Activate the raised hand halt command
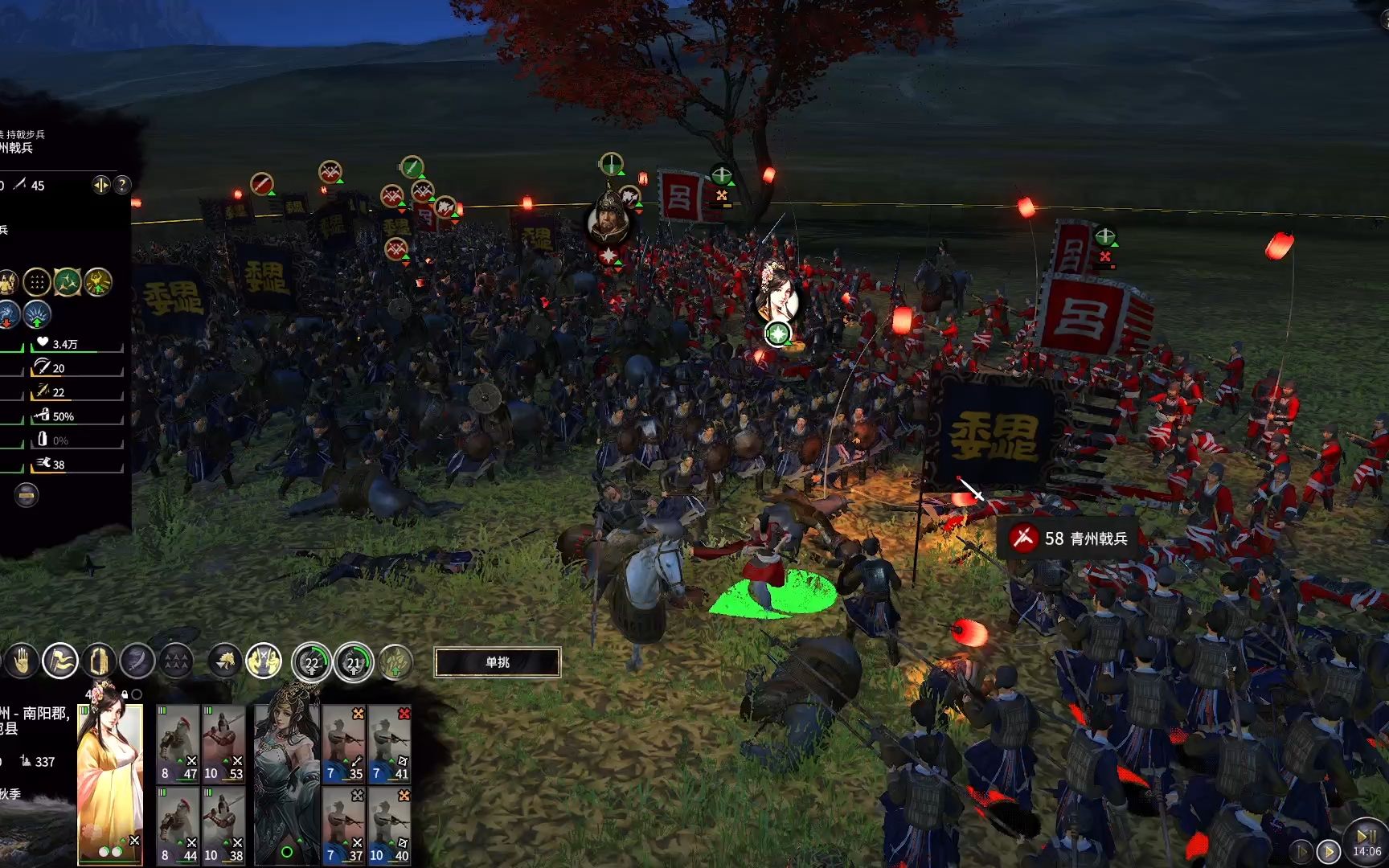 pyautogui.click(x=22, y=661)
